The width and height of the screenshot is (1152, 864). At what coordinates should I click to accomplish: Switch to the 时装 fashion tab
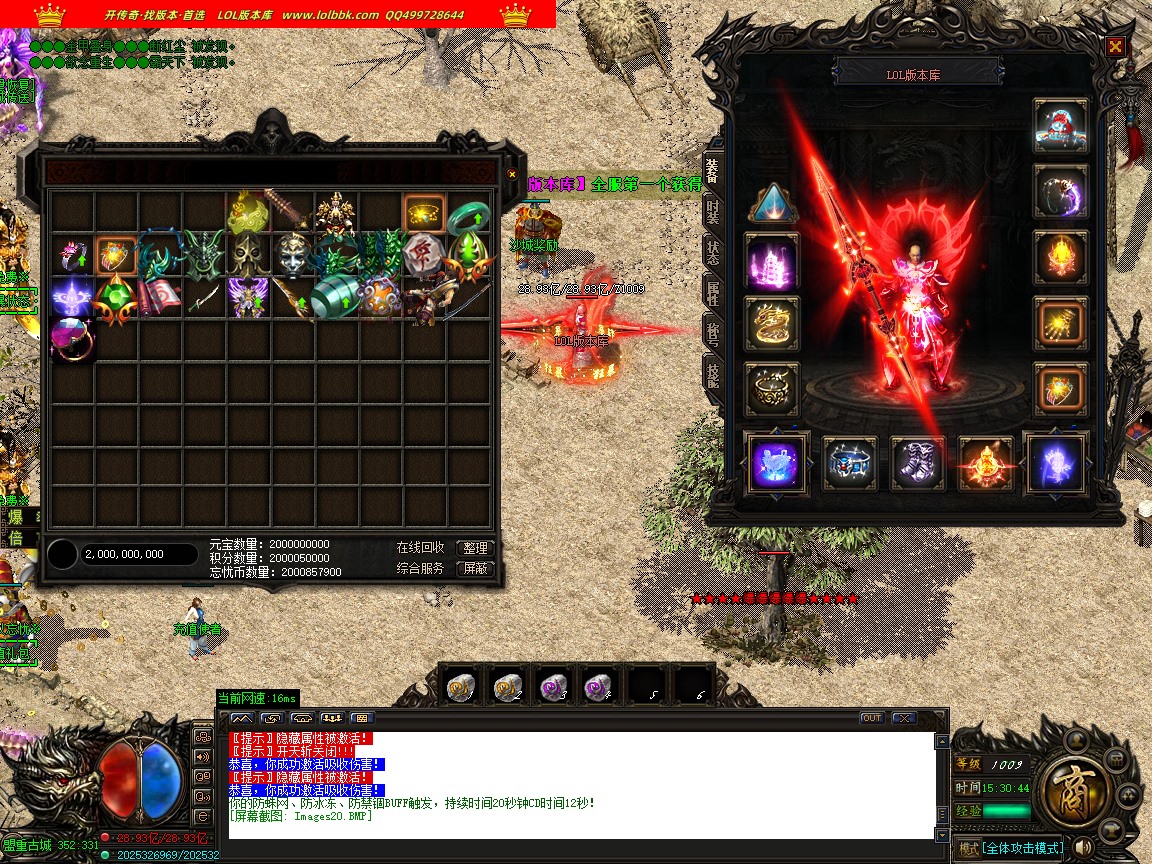(712, 212)
